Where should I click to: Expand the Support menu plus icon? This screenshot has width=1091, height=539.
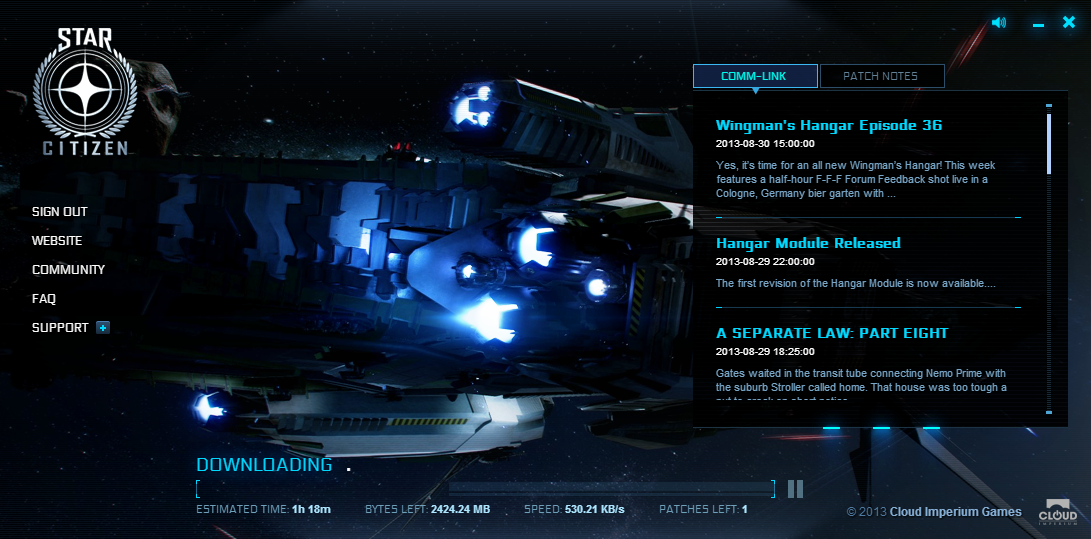pos(102,327)
